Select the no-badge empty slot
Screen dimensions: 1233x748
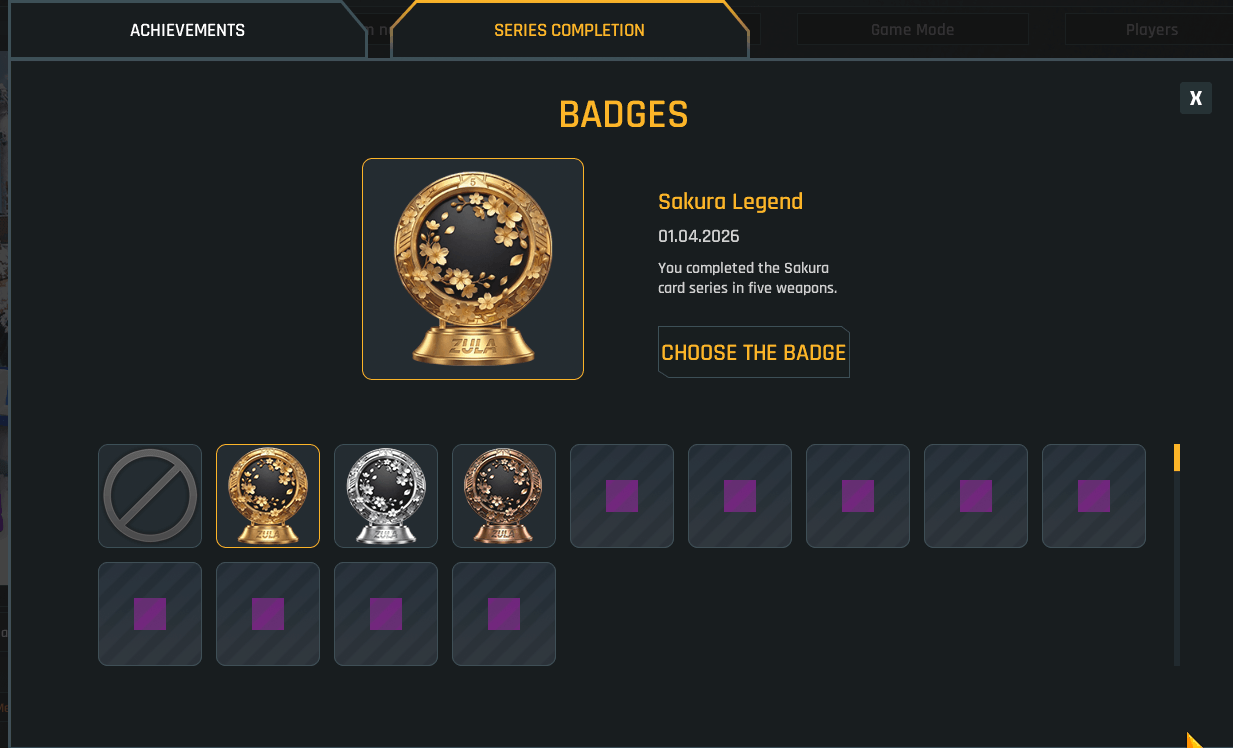tap(150, 496)
